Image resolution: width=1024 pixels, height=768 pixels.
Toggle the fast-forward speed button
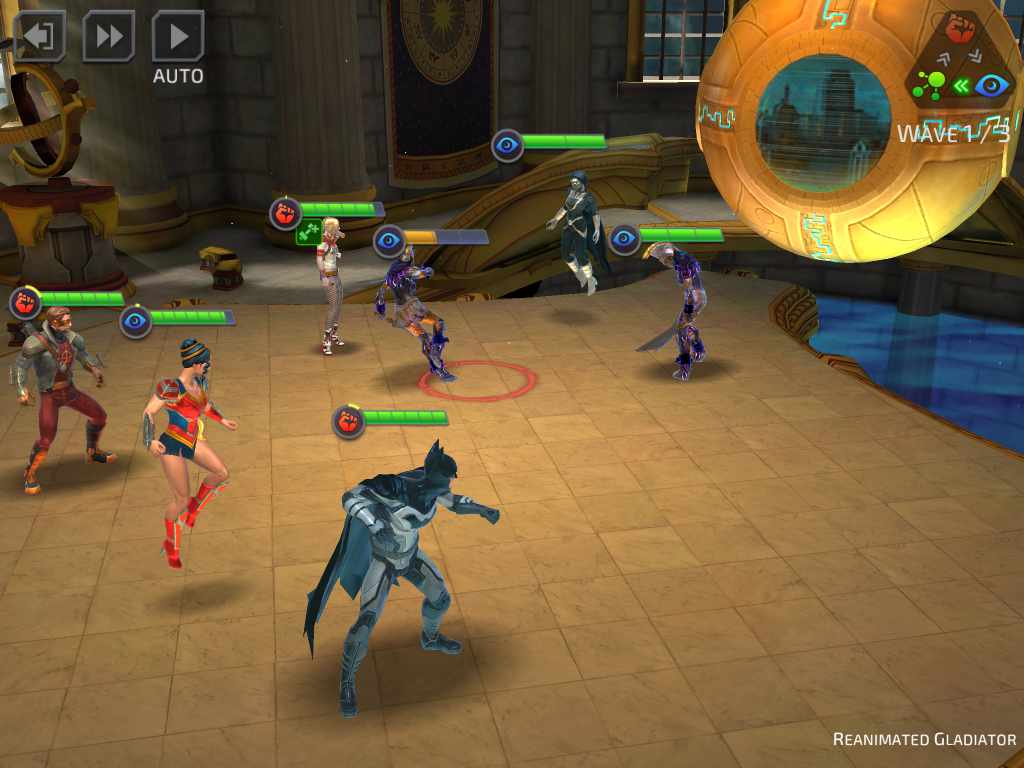pos(108,37)
